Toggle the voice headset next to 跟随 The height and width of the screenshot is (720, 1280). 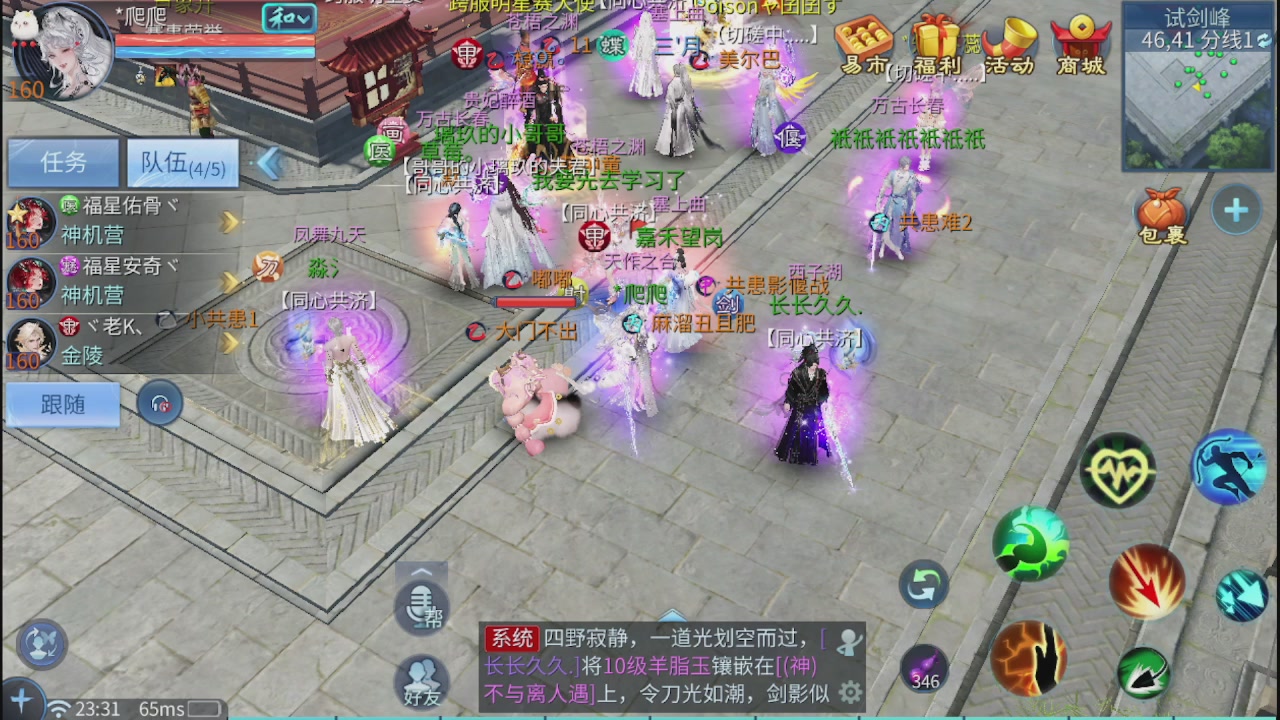pos(160,404)
